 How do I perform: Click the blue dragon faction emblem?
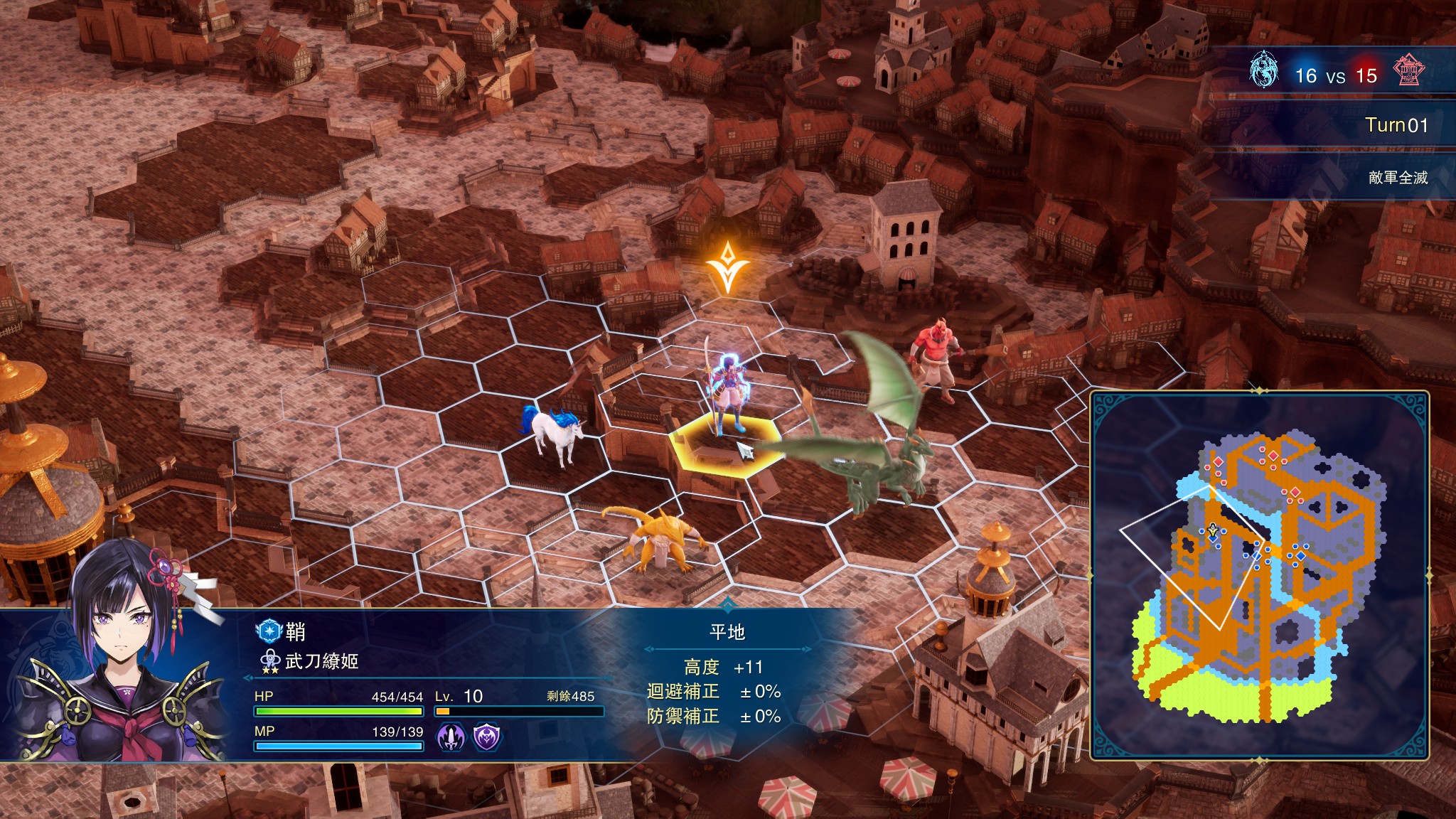pyautogui.click(x=1263, y=70)
